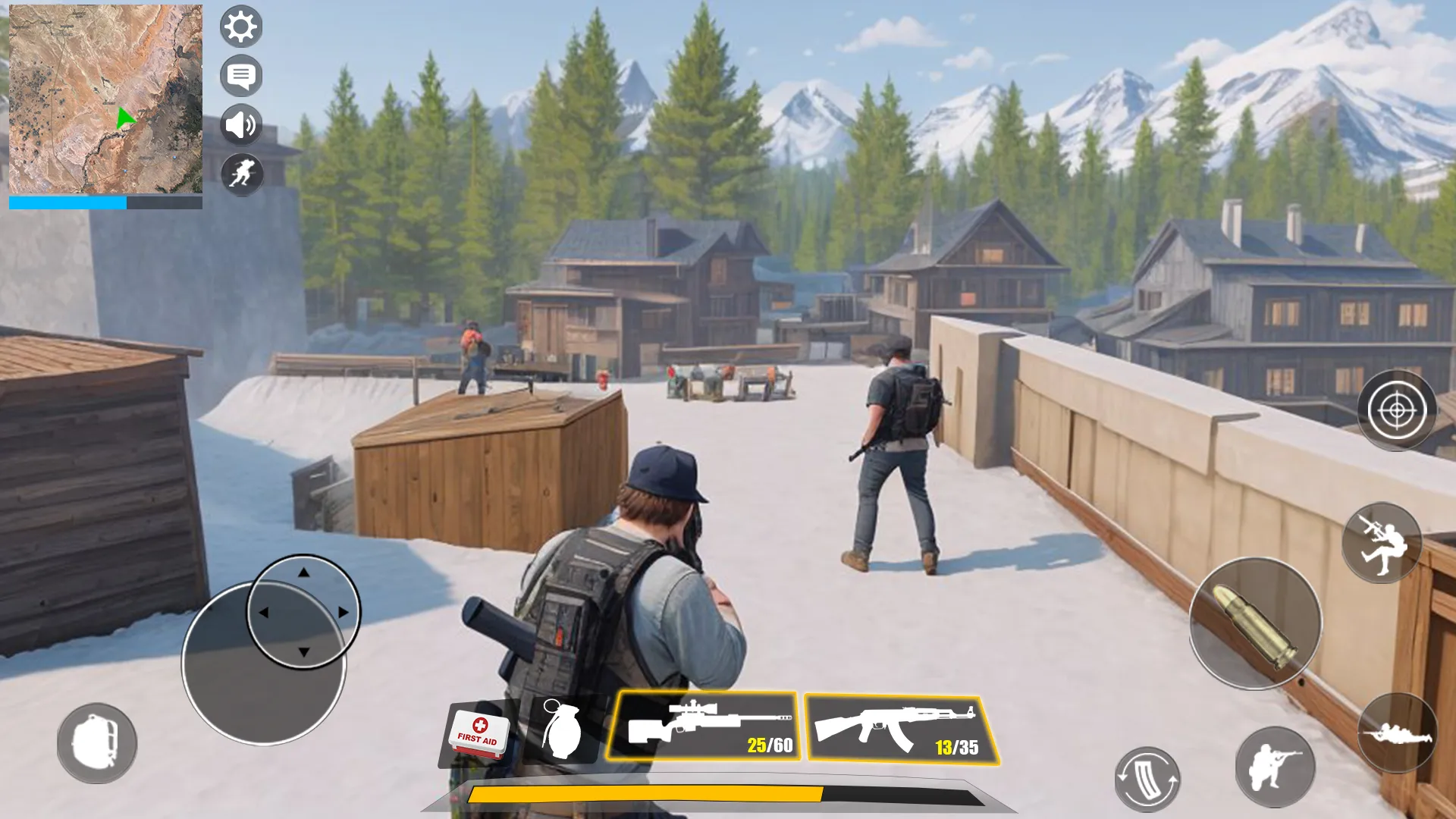
Task: Expand the minimap view
Action: click(x=106, y=99)
